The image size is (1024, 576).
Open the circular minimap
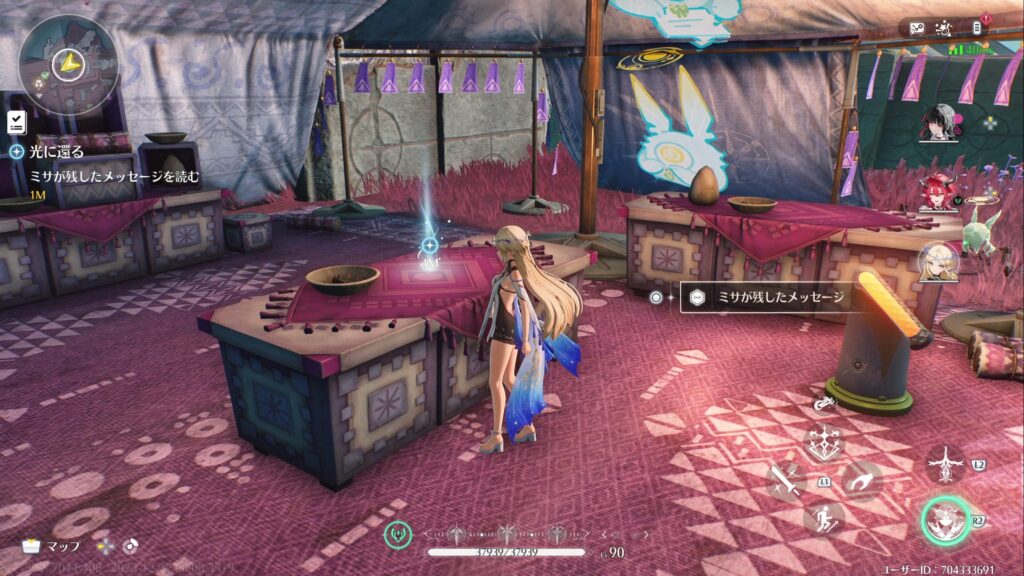click(x=69, y=63)
